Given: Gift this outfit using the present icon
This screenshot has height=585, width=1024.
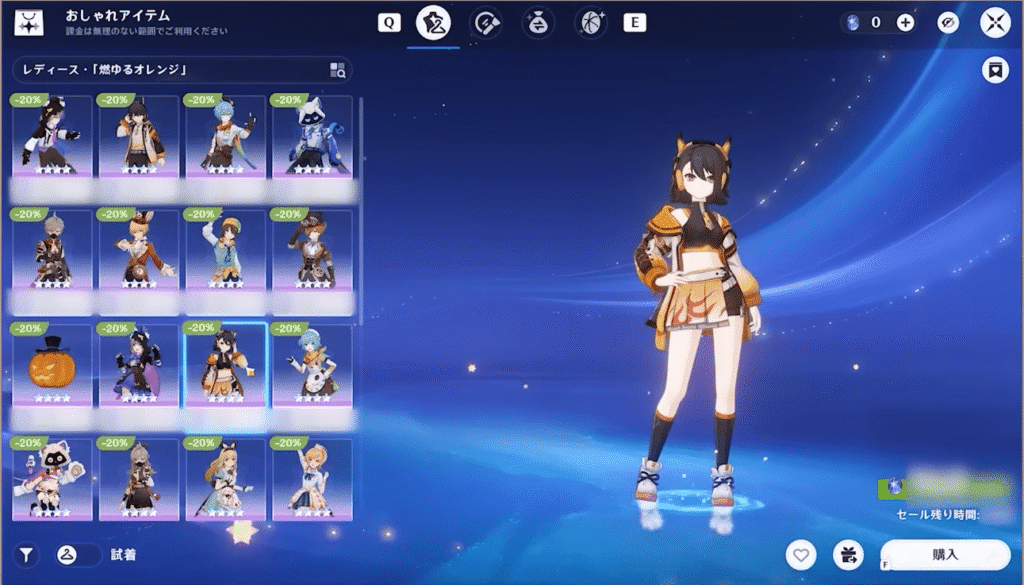Looking at the screenshot, I should click(x=848, y=554).
